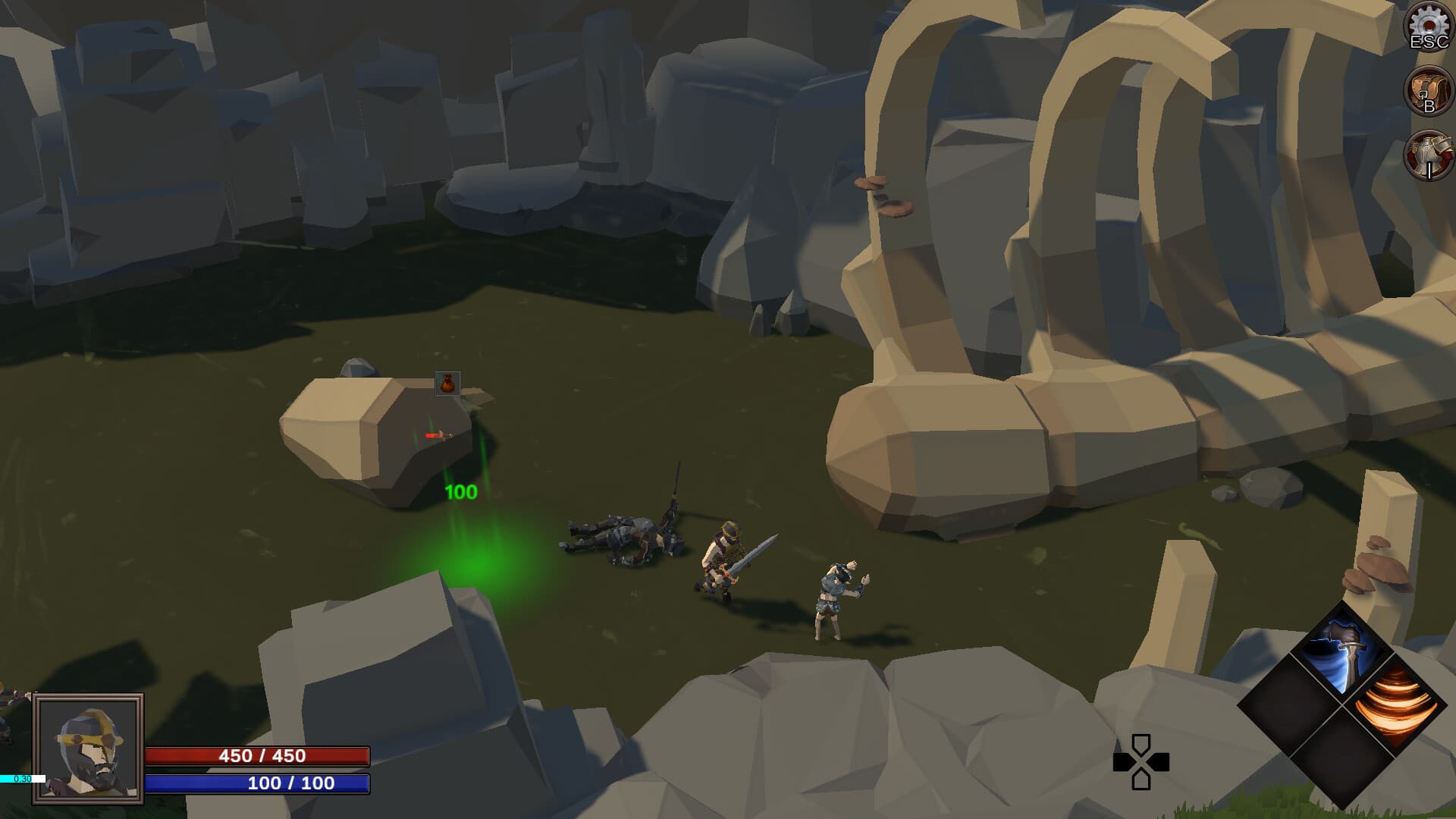Click the d-pad movement icon near screen bottom
The height and width of the screenshot is (819, 1456).
click(x=1141, y=761)
